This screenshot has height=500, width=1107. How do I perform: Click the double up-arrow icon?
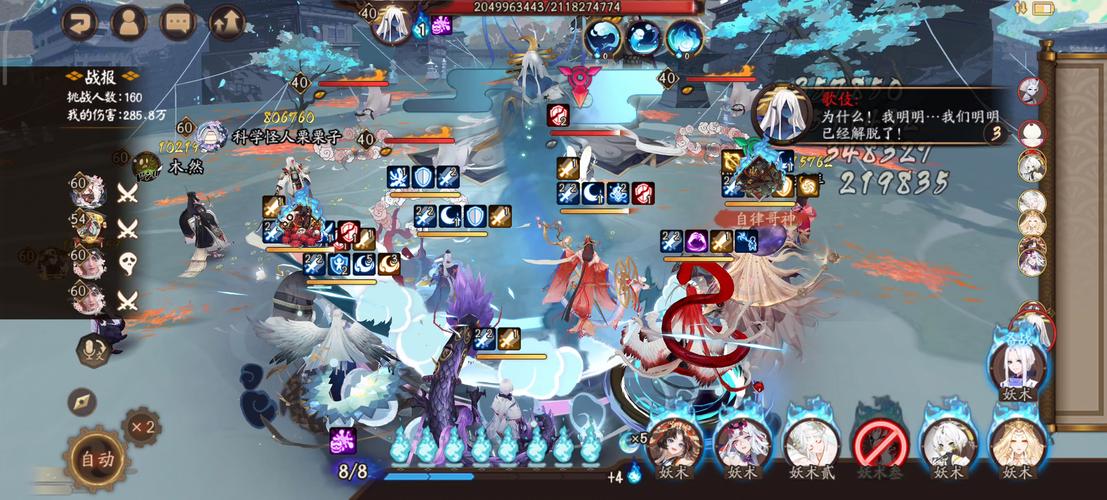pyautogui.click(x=228, y=21)
